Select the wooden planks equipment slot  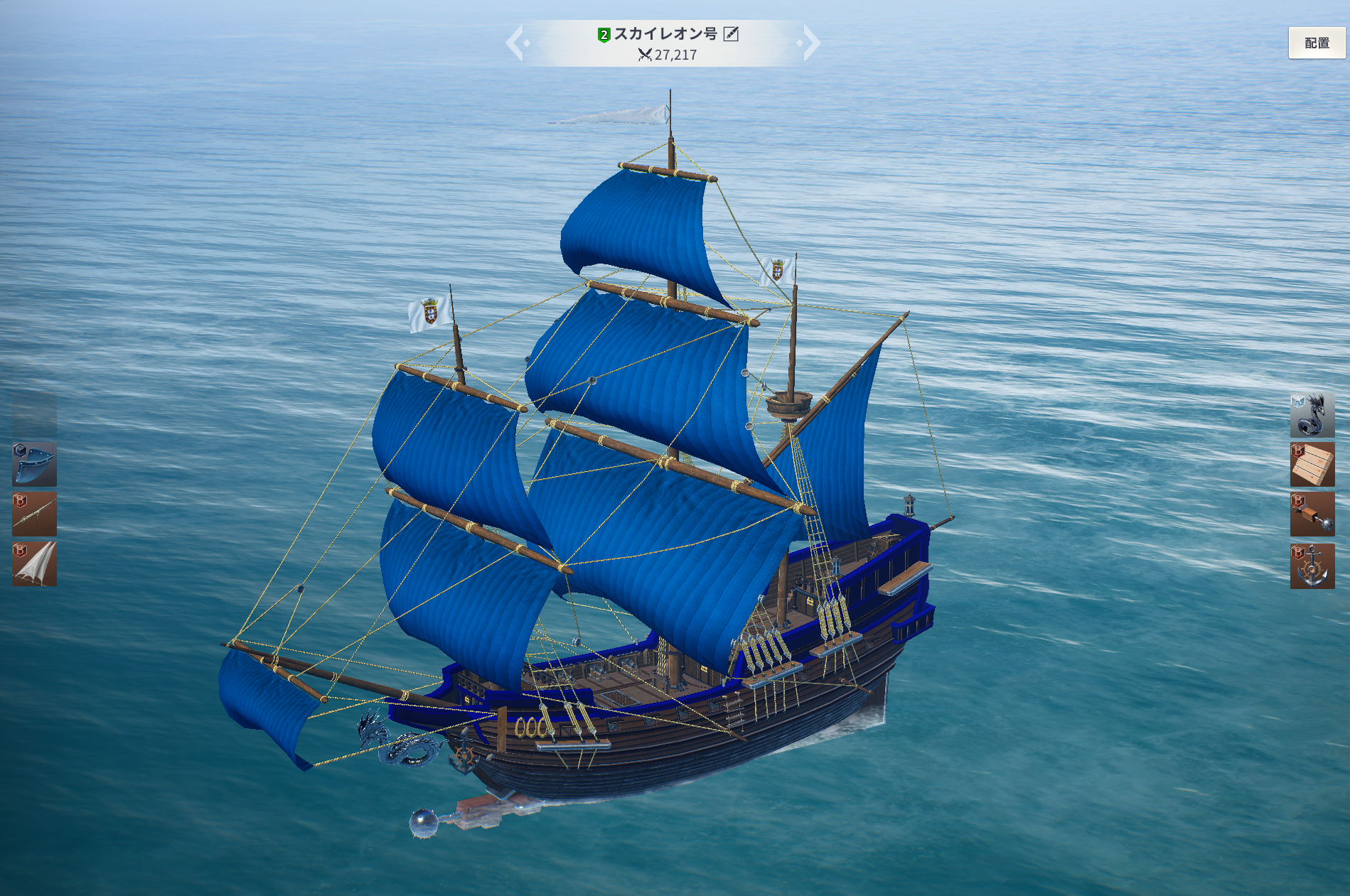point(1312,465)
